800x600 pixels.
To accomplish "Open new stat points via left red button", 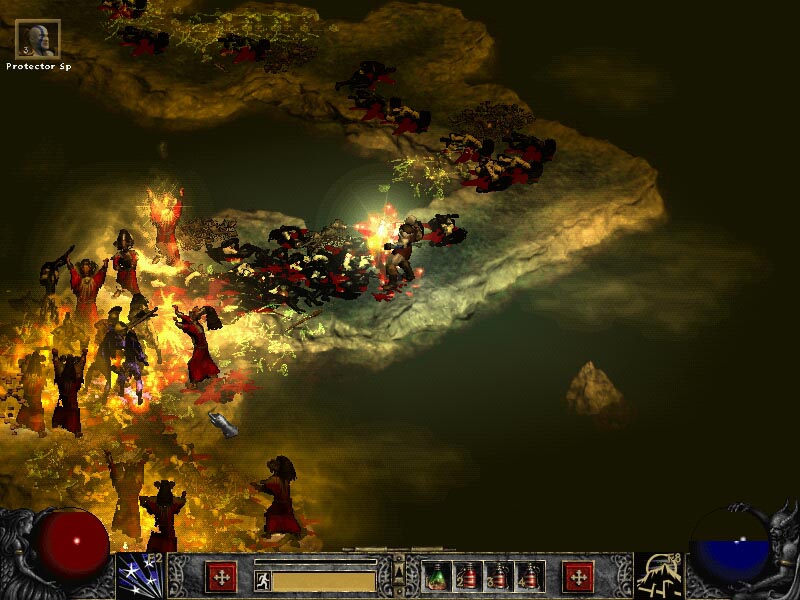I will (x=221, y=576).
